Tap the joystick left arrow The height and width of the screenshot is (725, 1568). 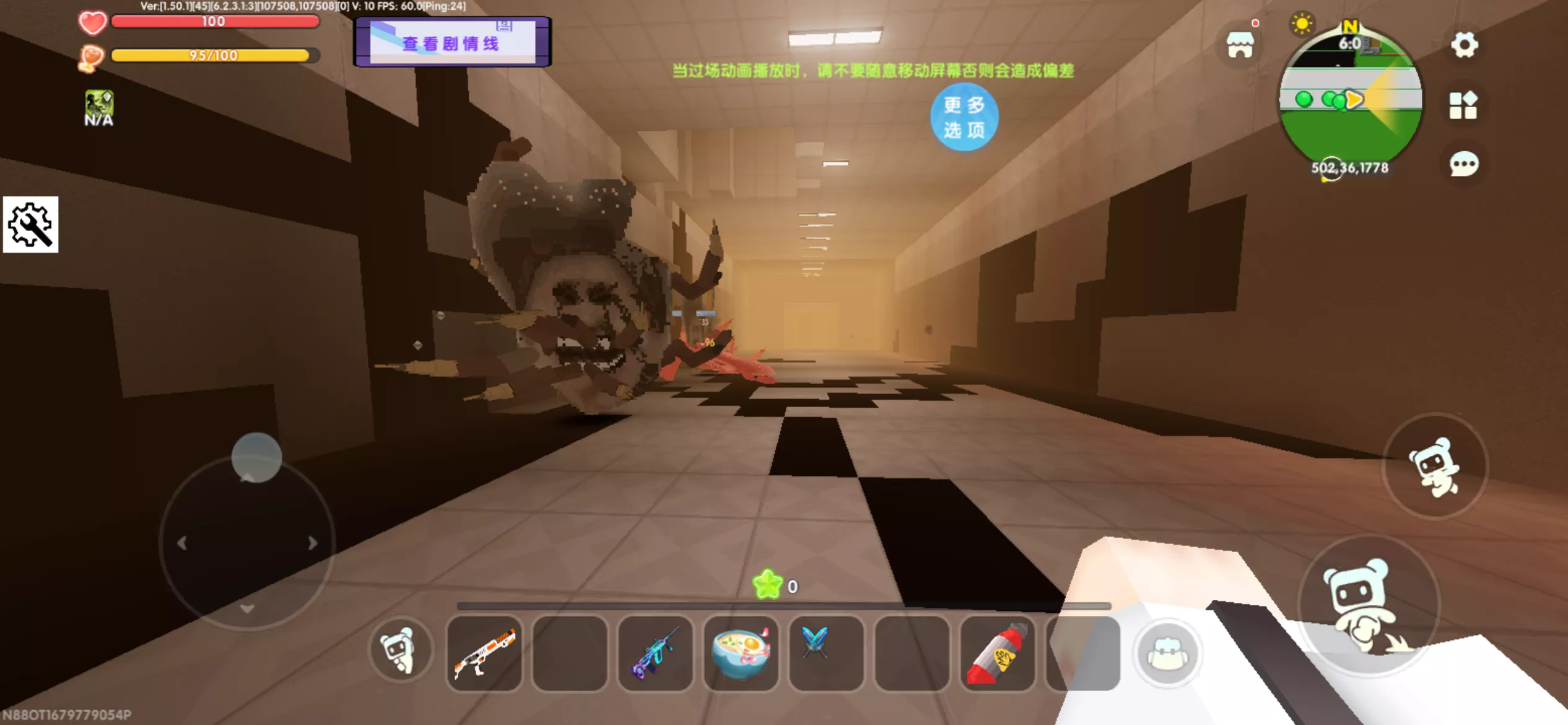[181, 543]
